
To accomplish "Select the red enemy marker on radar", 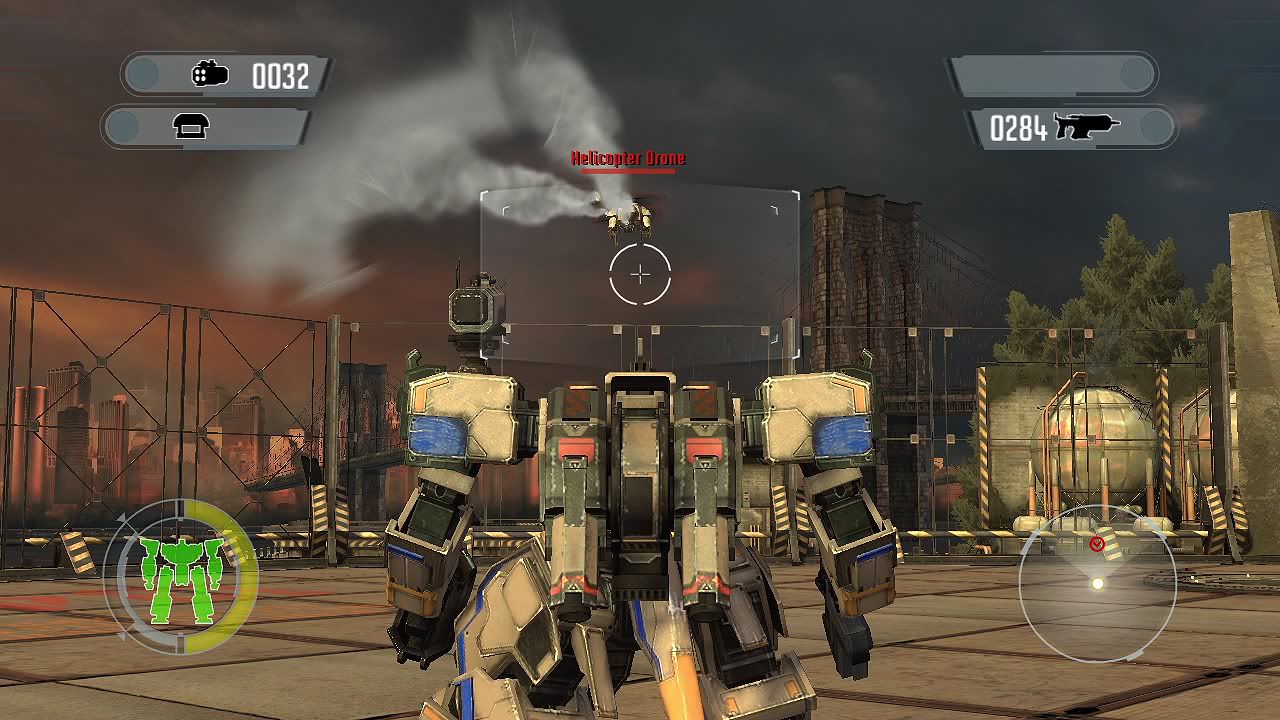I will tap(1097, 543).
